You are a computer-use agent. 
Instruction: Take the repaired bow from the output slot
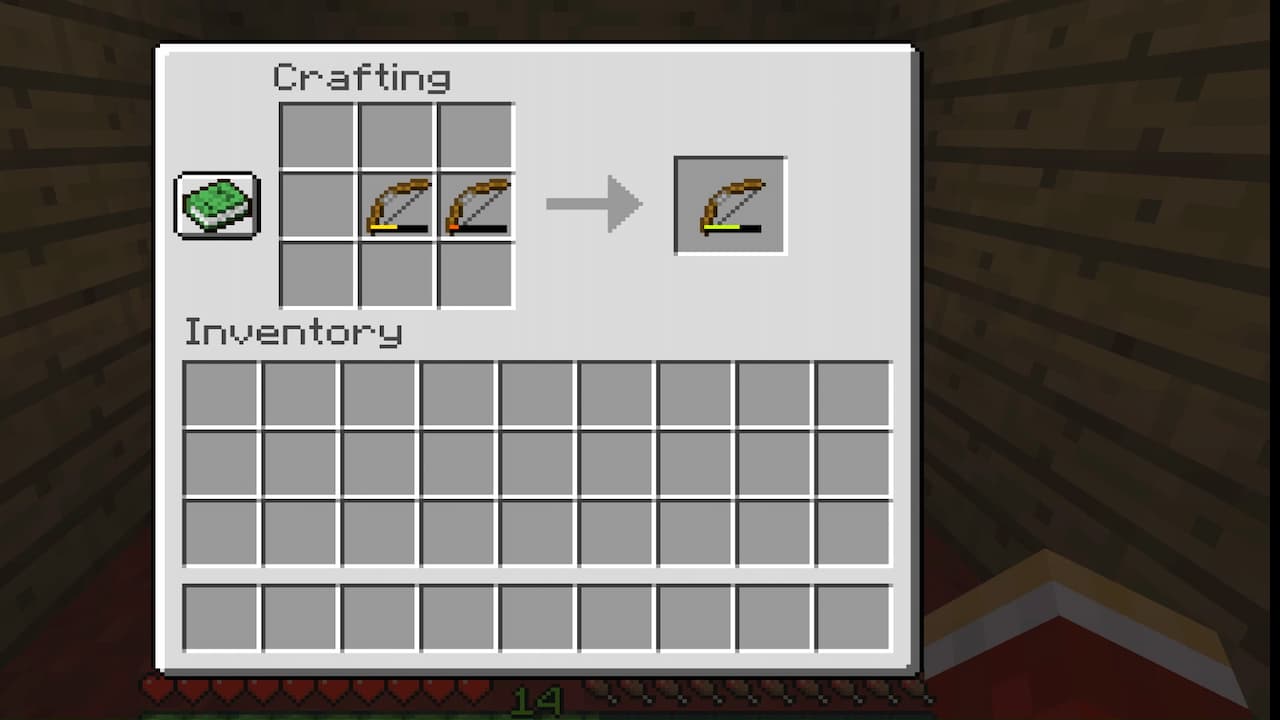coord(731,204)
